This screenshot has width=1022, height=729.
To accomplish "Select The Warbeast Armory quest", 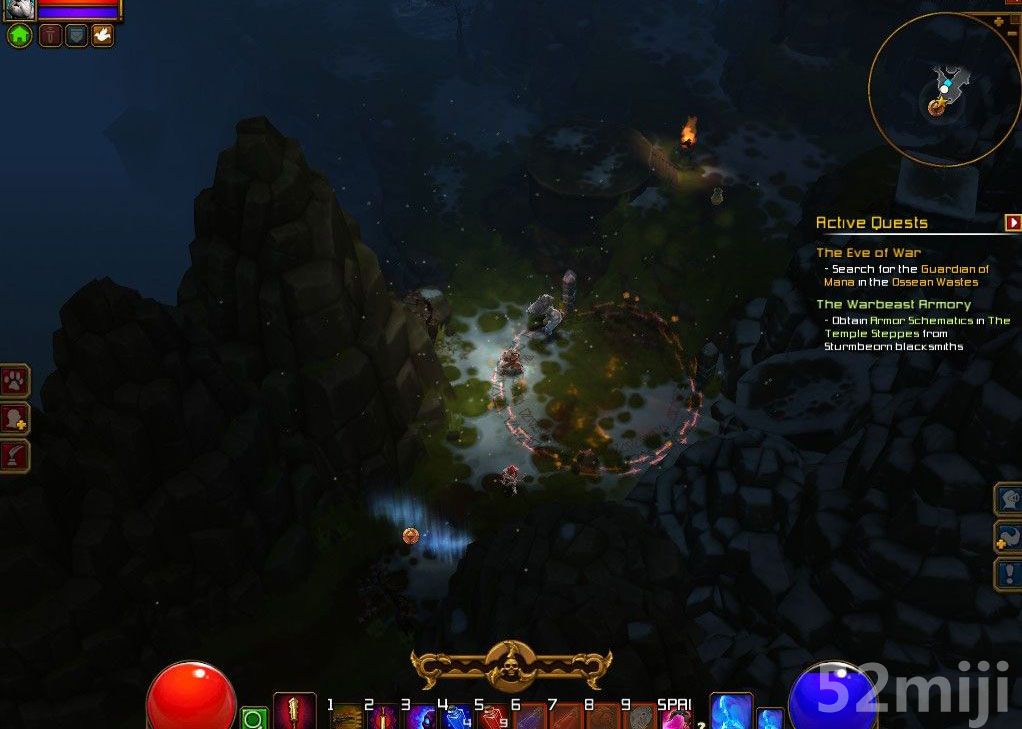I will 893,304.
